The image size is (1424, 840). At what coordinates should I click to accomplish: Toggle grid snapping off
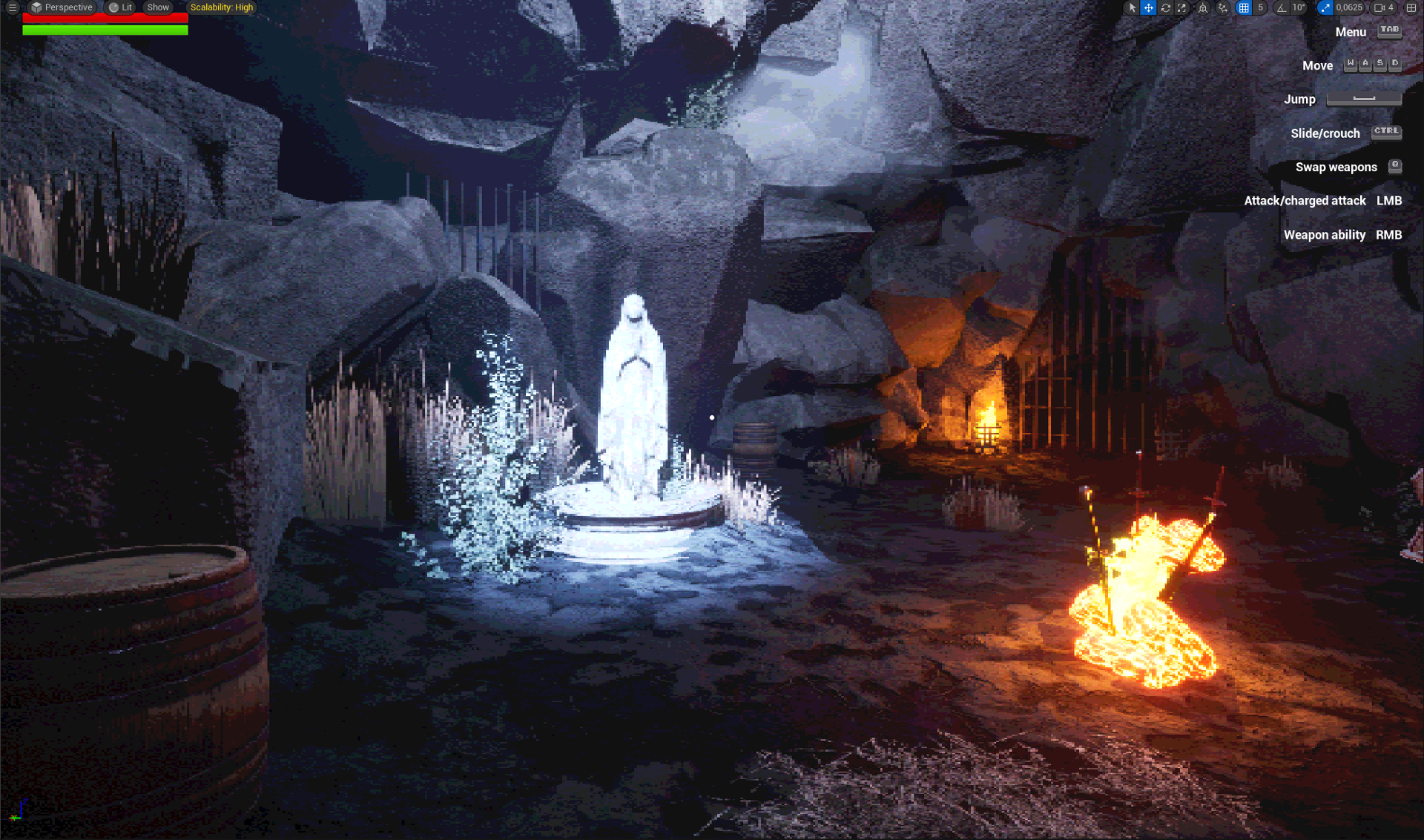point(1245,7)
